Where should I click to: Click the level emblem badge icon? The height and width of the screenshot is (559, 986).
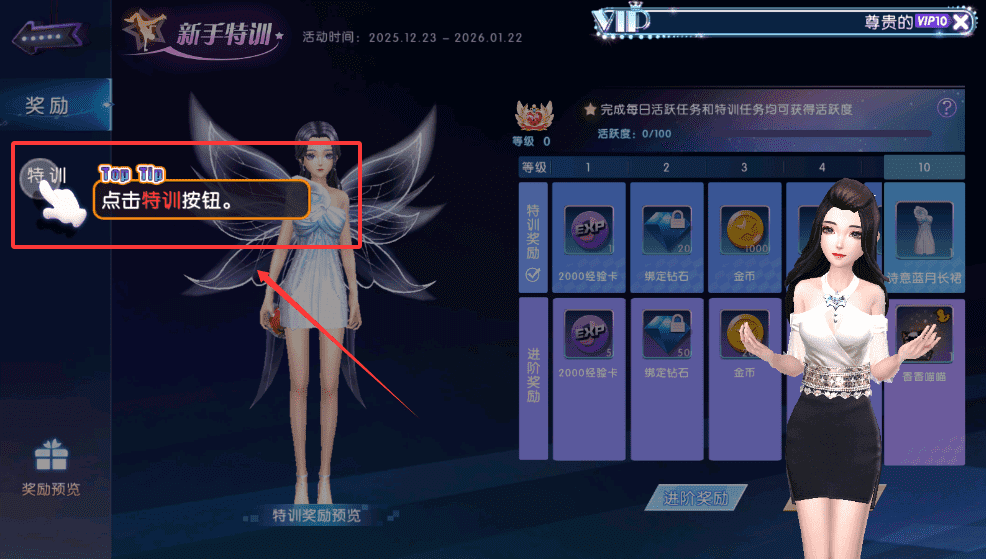[532, 118]
